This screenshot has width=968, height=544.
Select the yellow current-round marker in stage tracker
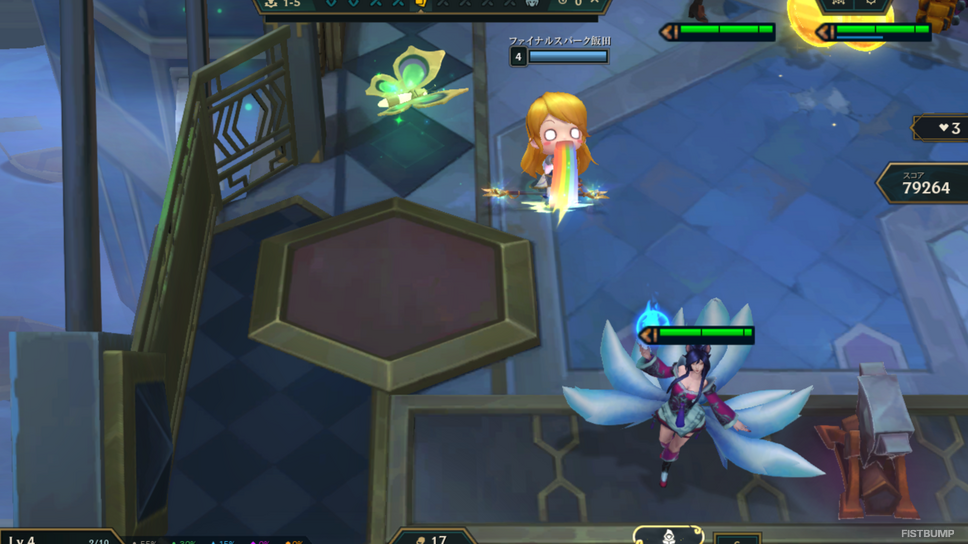[x=420, y=3]
